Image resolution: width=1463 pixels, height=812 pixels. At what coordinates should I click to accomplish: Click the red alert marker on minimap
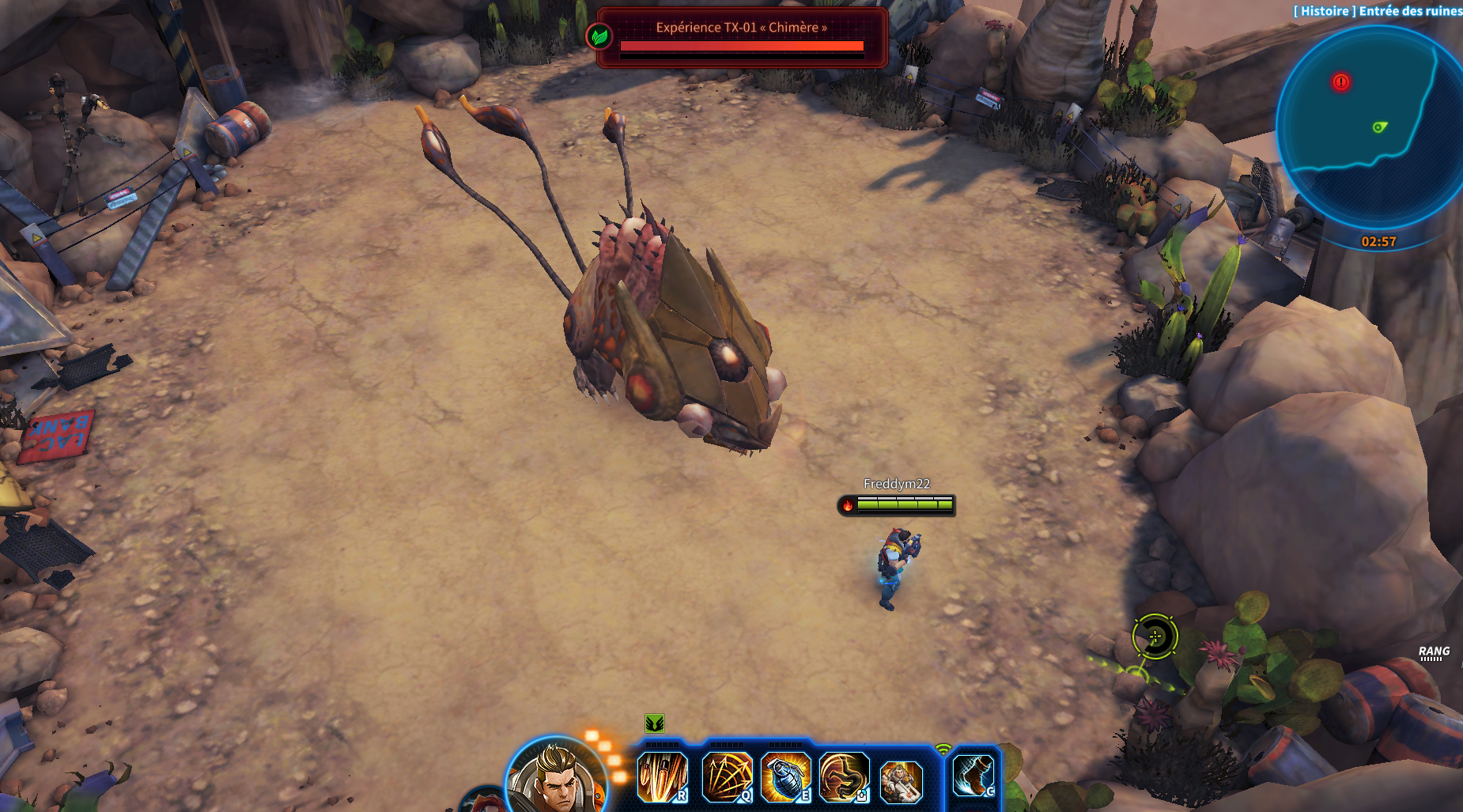pos(1340,82)
